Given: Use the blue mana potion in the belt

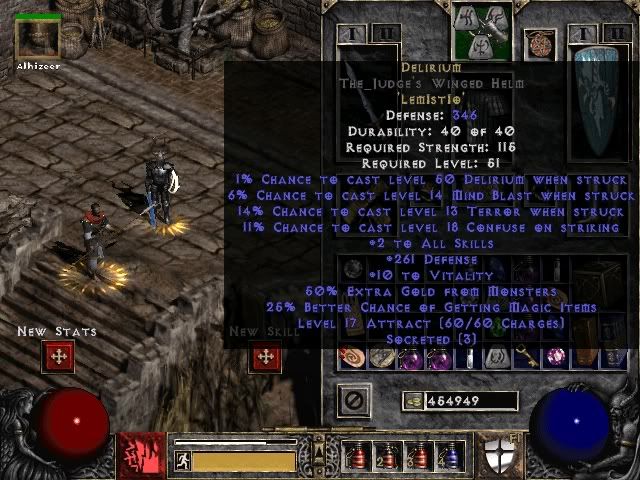Looking at the screenshot, I should 451,456.
